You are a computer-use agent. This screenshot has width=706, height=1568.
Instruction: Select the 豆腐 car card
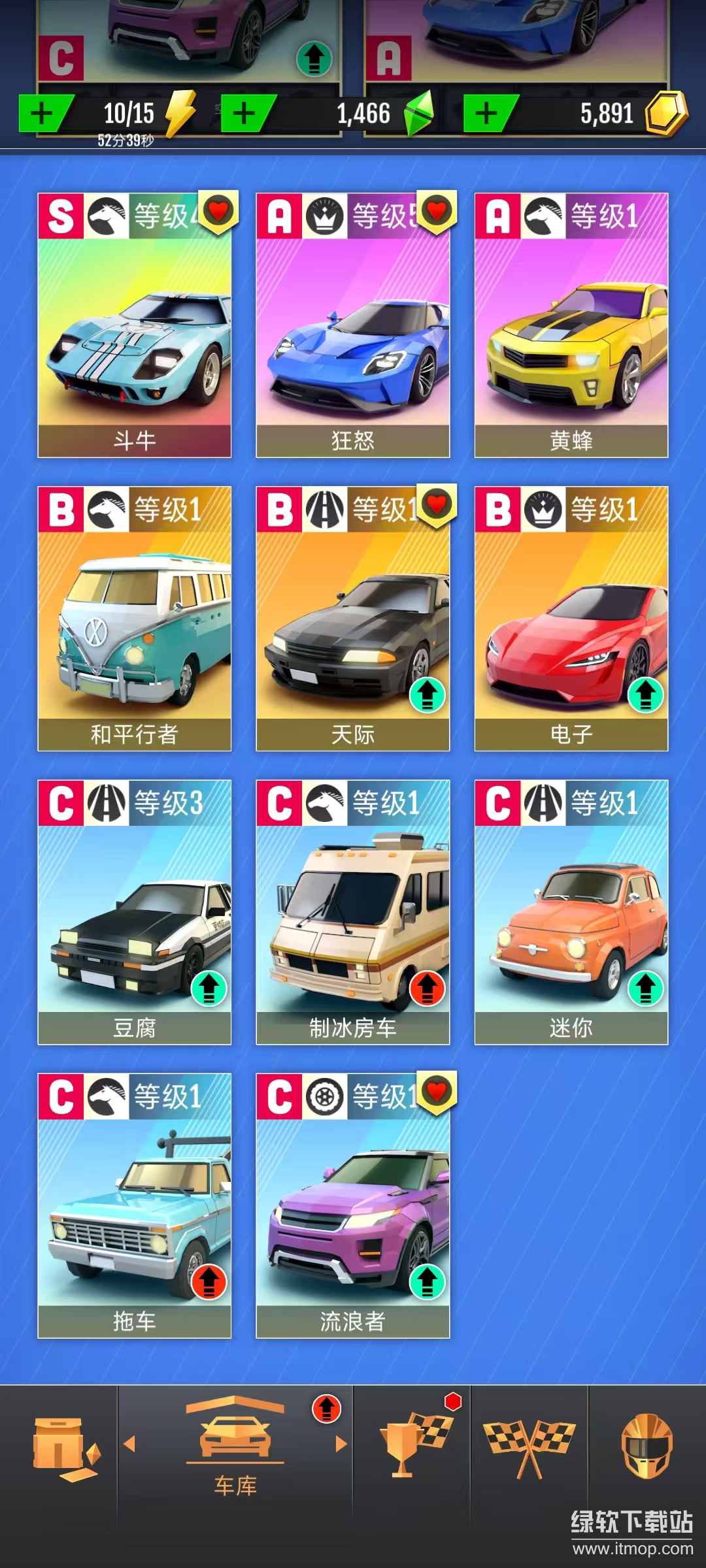[135, 911]
